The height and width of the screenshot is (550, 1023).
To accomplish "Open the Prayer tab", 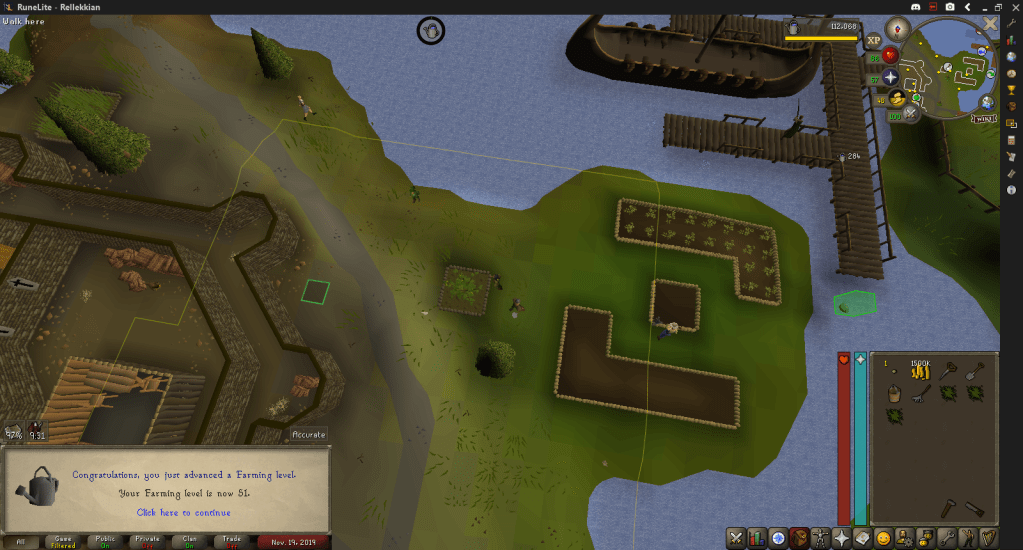I will click(x=844, y=538).
